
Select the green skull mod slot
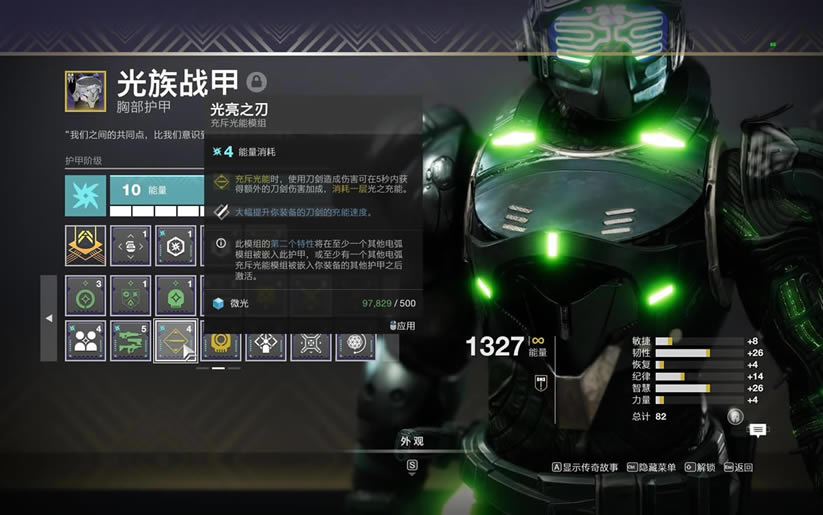(175, 296)
